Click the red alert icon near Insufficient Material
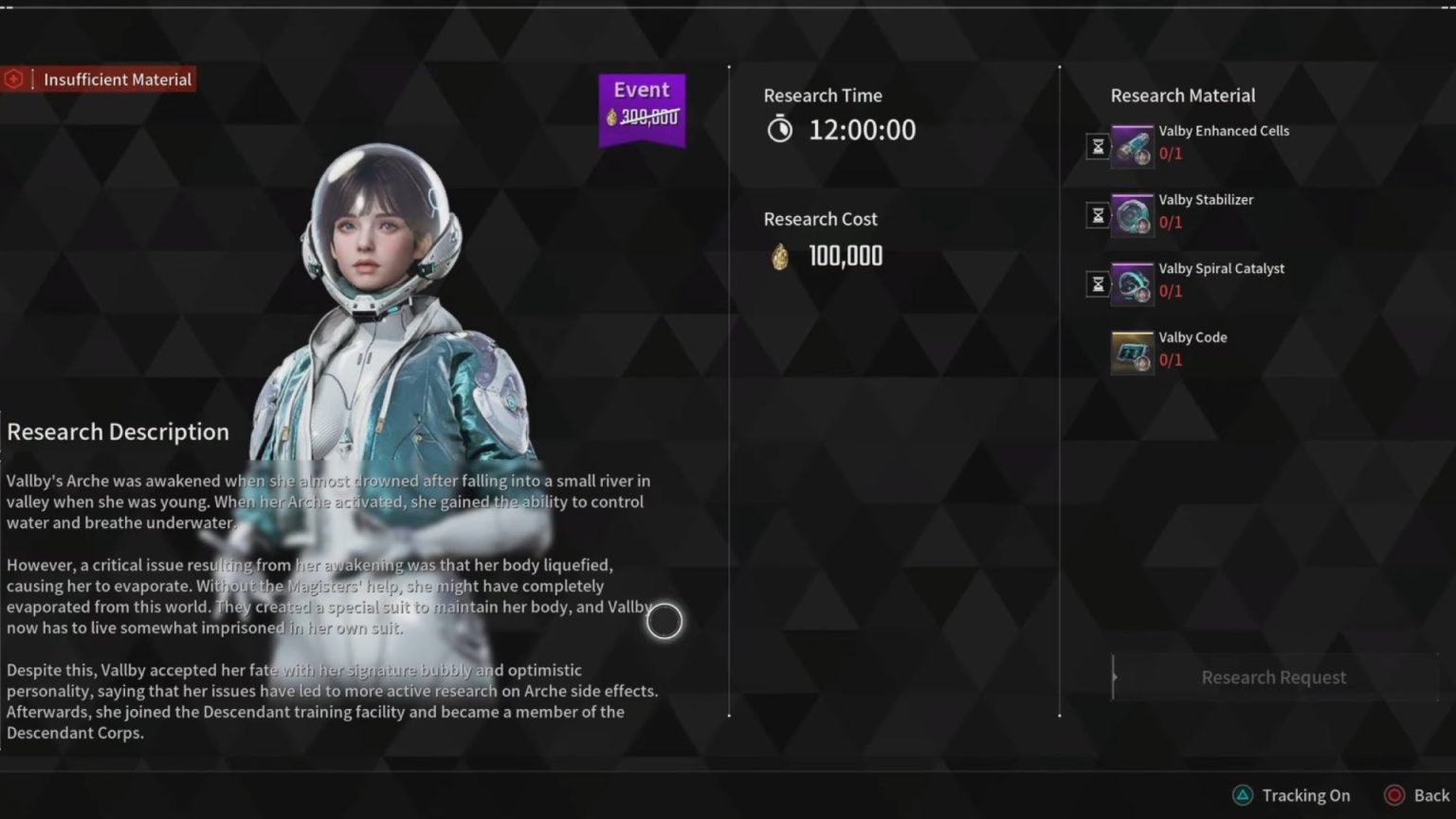This screenshot has width=1456, height=819. point(13,79)
